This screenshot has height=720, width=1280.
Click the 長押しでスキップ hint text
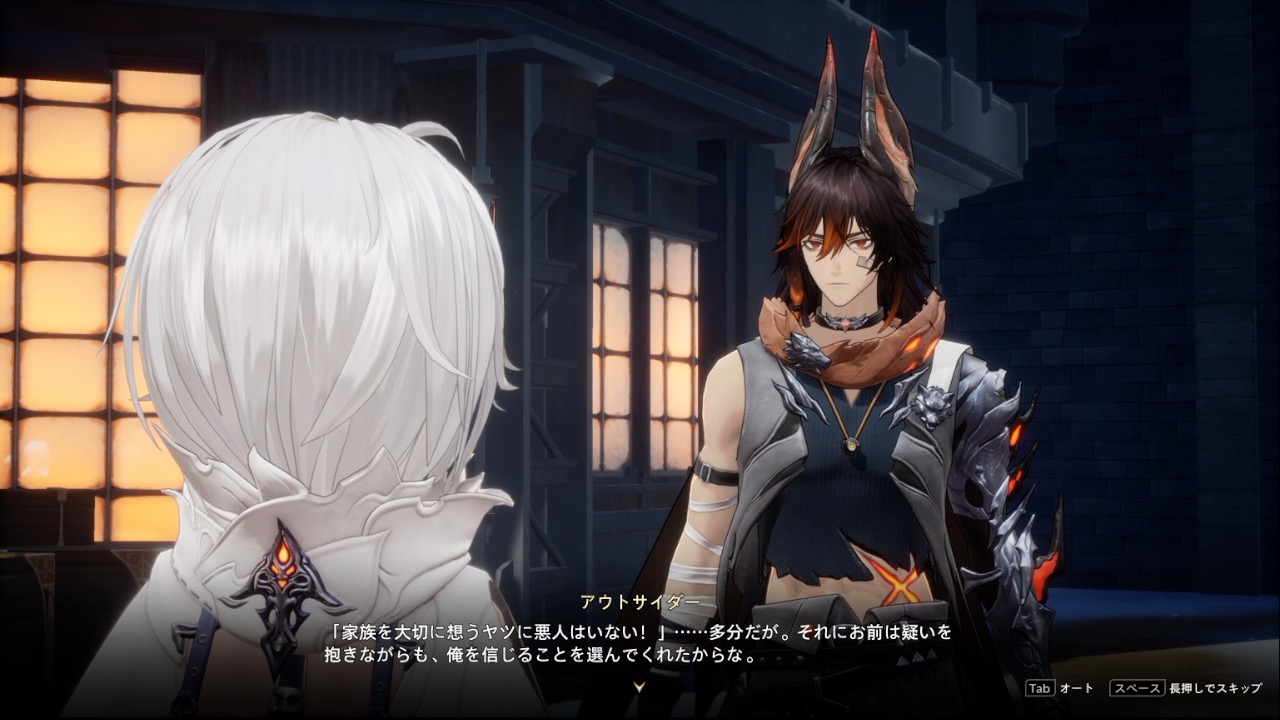pyautogui.click(x=1215, y=688)
